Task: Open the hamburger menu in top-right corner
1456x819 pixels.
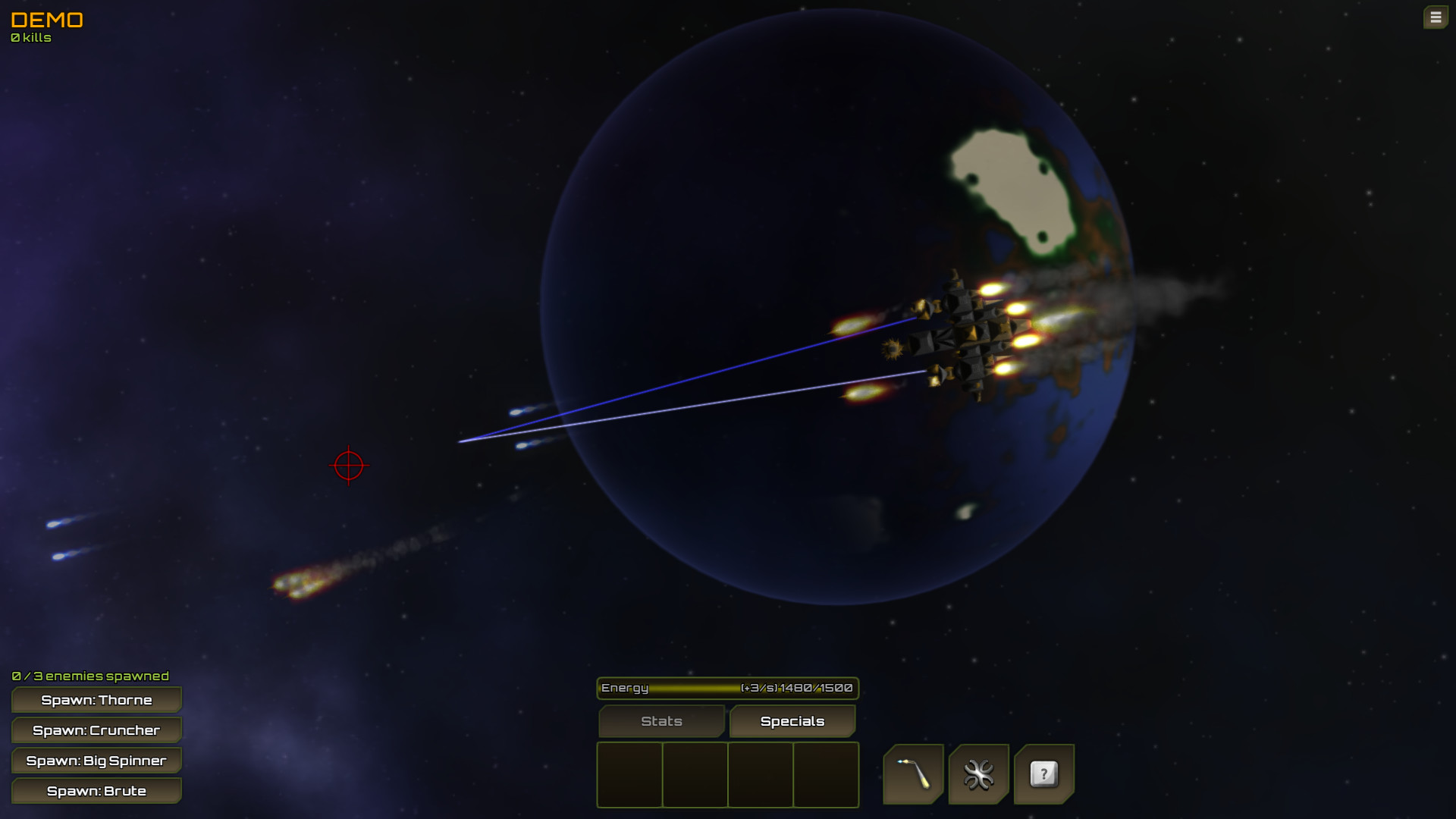Action: (1436, 16)
